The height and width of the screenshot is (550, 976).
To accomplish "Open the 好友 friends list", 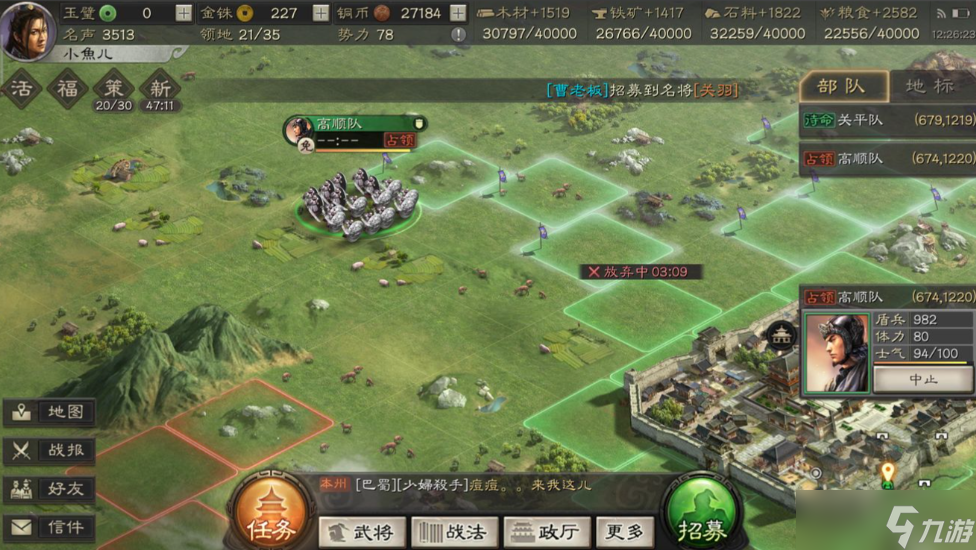I will (x=50, y=489).
